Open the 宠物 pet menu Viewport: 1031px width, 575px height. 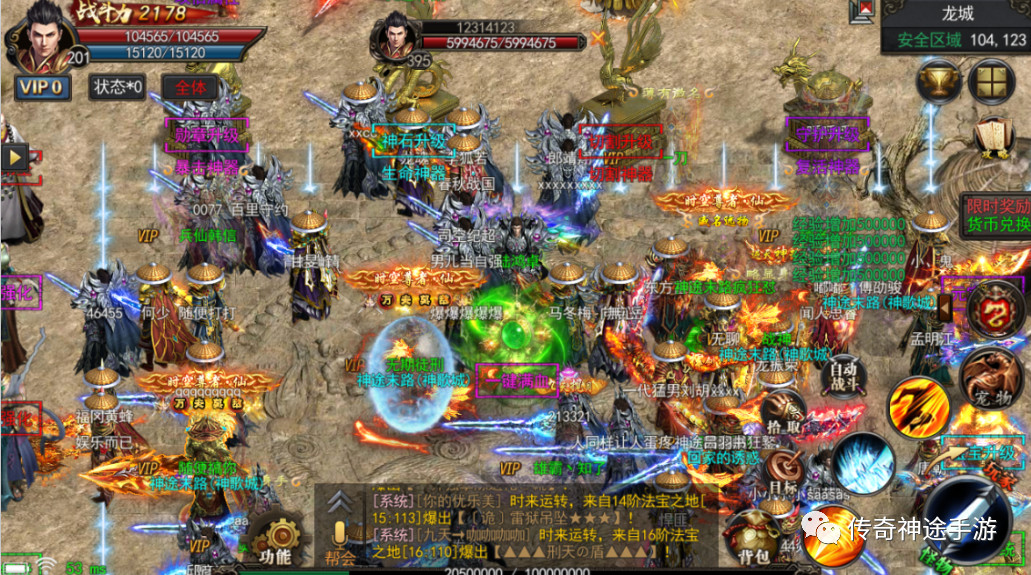pyautogui.click(x=989, y=378)
